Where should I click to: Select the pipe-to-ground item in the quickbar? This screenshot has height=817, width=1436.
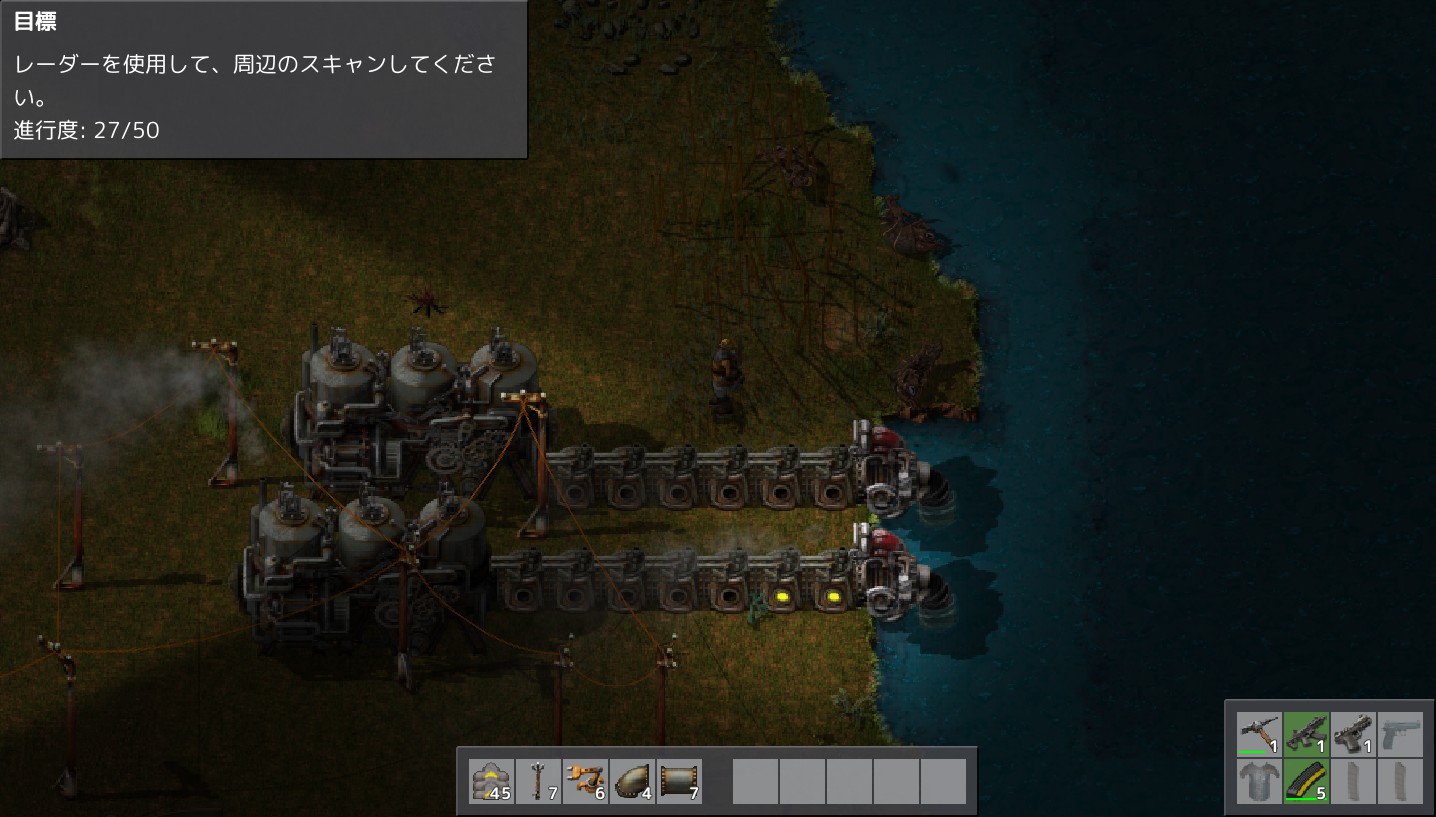point(633,781)
